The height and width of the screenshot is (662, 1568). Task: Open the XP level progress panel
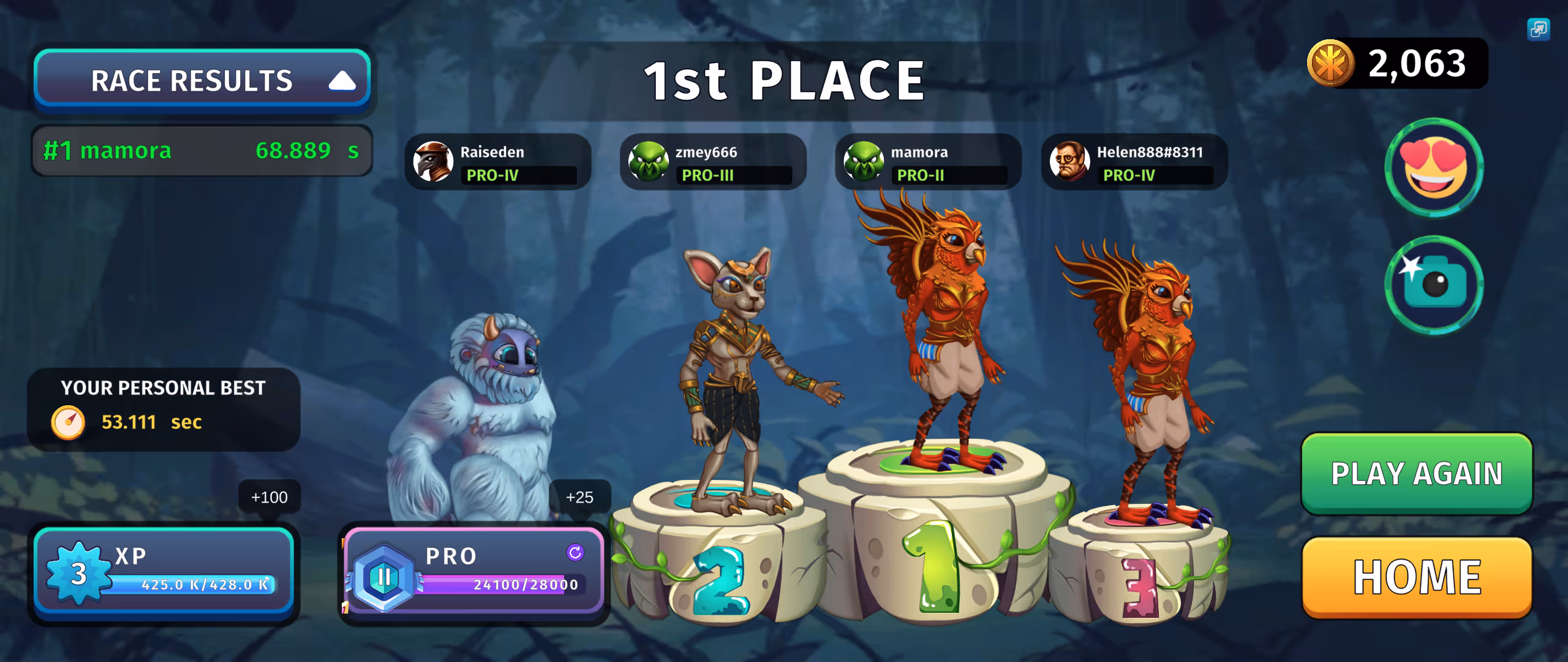click(x=164, y=571)
